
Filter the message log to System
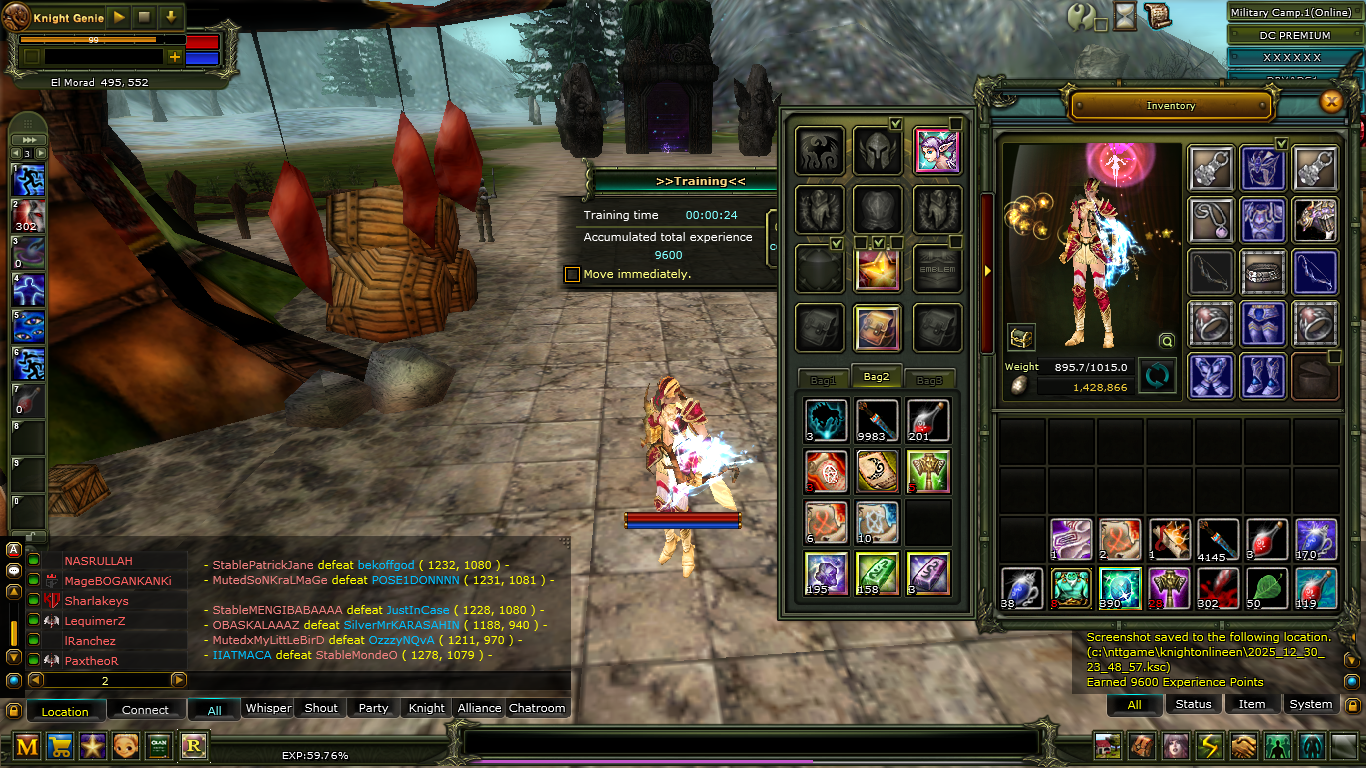tap(1310, 704)
